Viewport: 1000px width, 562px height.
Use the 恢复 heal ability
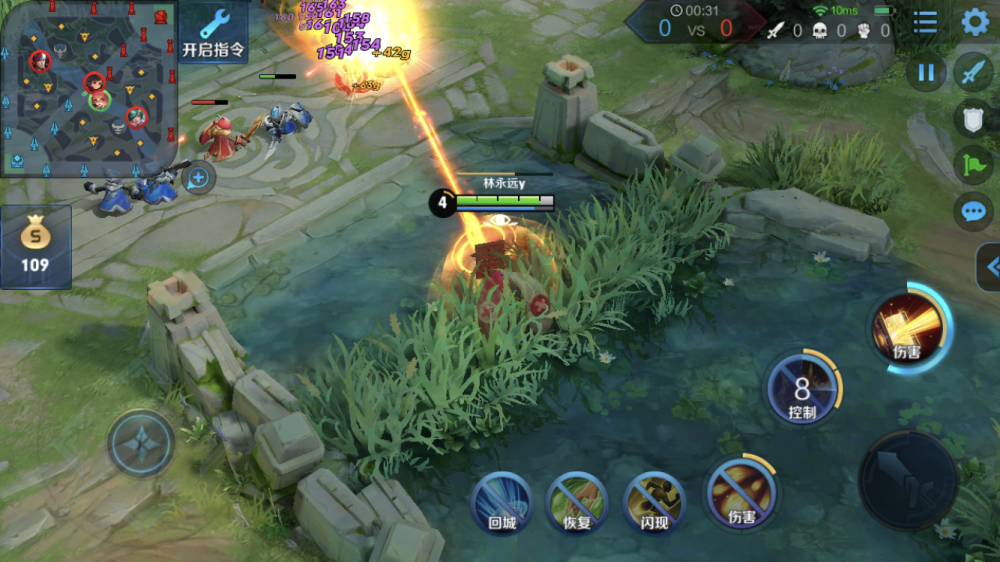(x=577, y=501)
